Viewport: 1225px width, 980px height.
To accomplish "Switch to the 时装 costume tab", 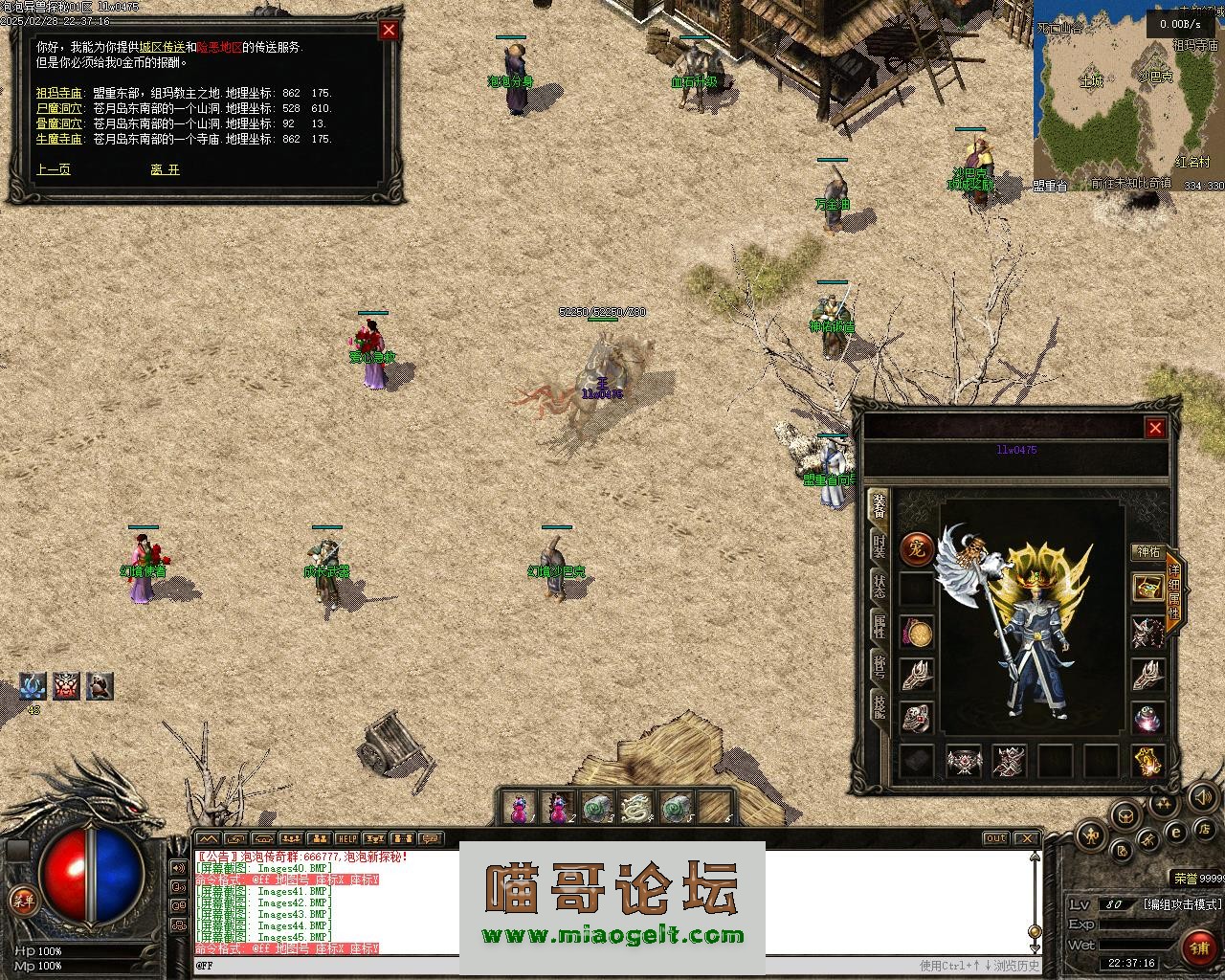I will pos(879,545).
